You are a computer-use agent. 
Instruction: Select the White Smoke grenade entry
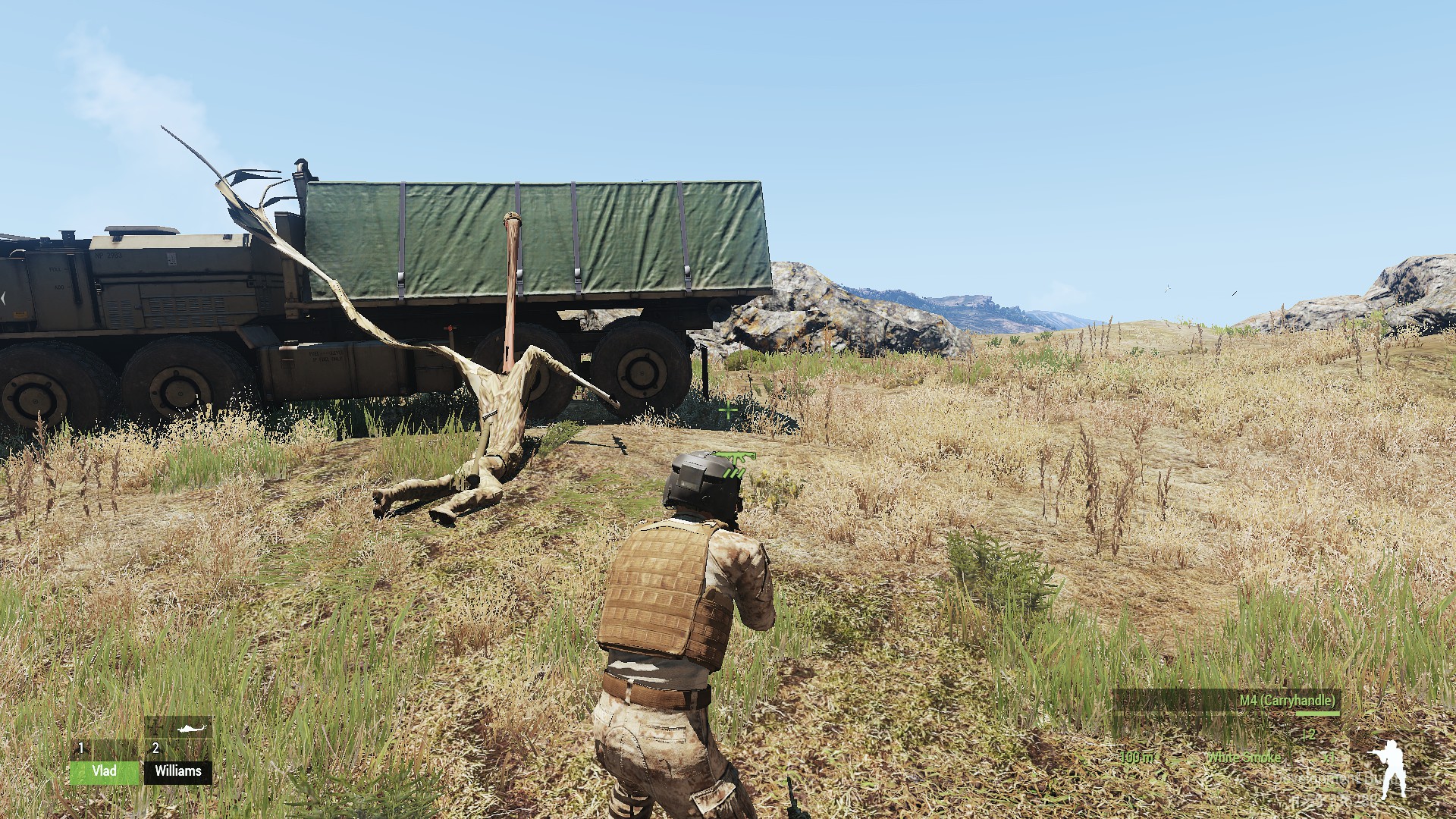[1244, 758]
